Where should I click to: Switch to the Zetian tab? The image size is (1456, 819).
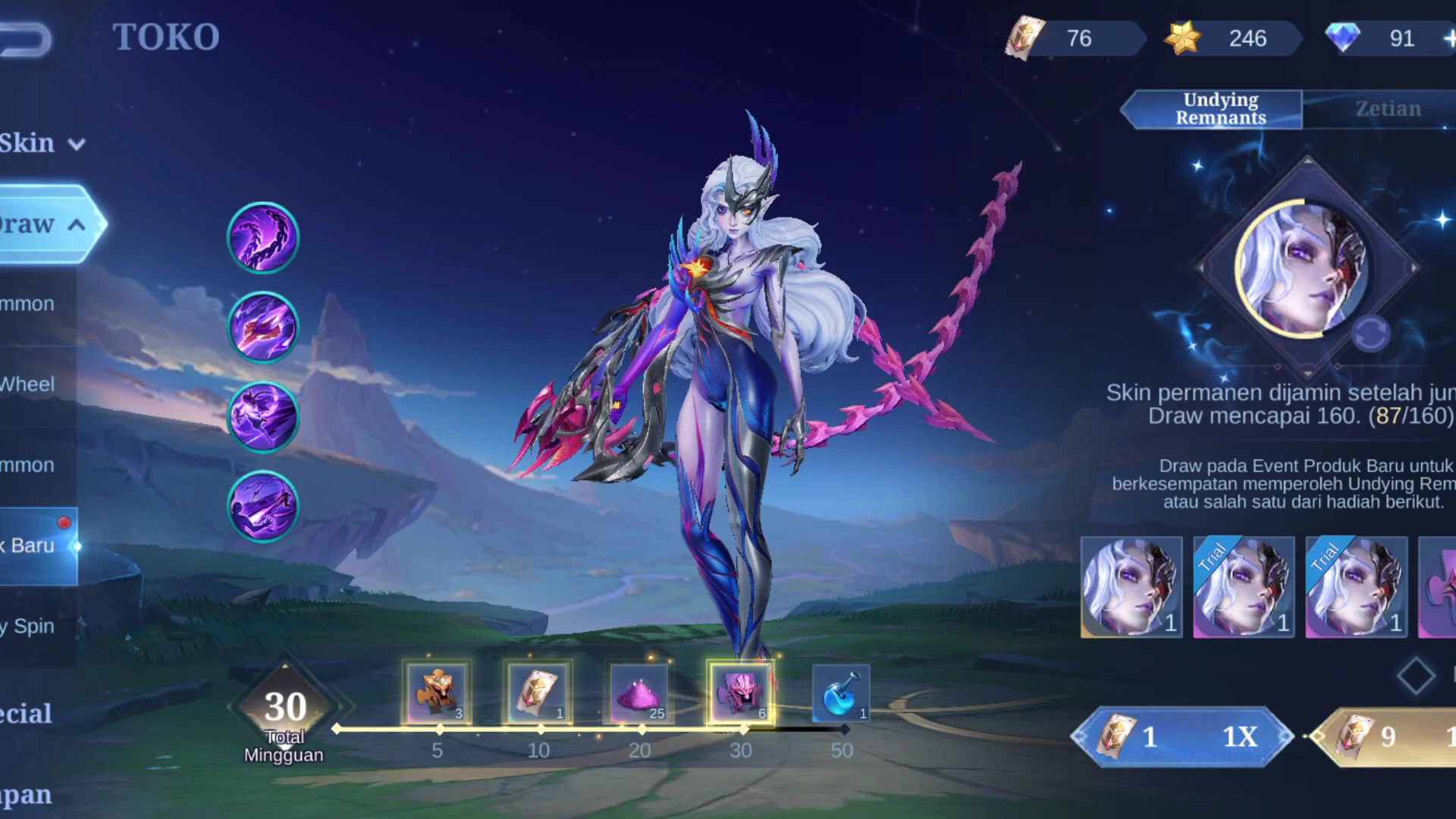(1388, 109)
